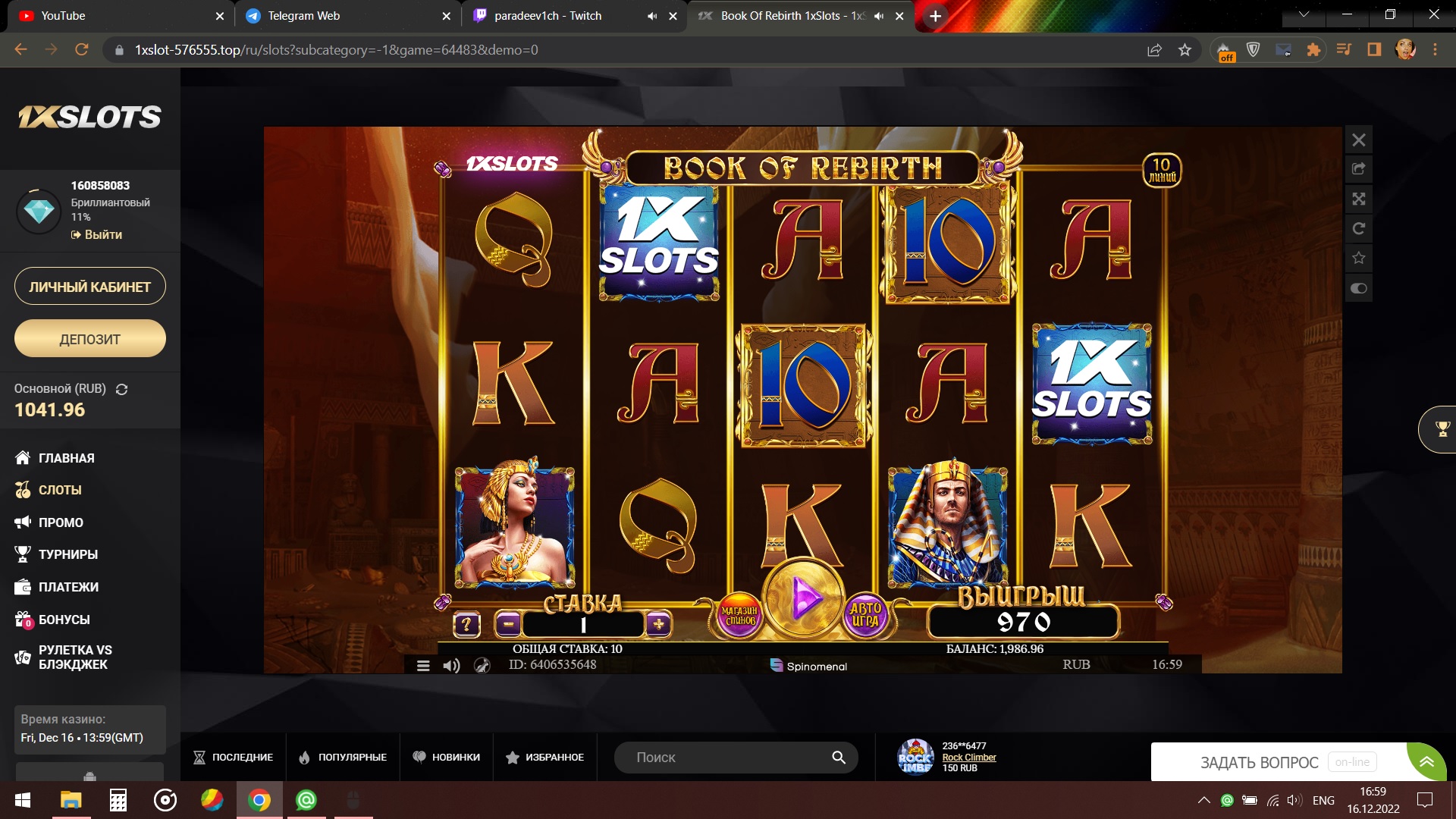The height and width of the screenshot is (819, 1456).
Task: Open the slot's hamburger menu
Action: click(x=423, y=666)
